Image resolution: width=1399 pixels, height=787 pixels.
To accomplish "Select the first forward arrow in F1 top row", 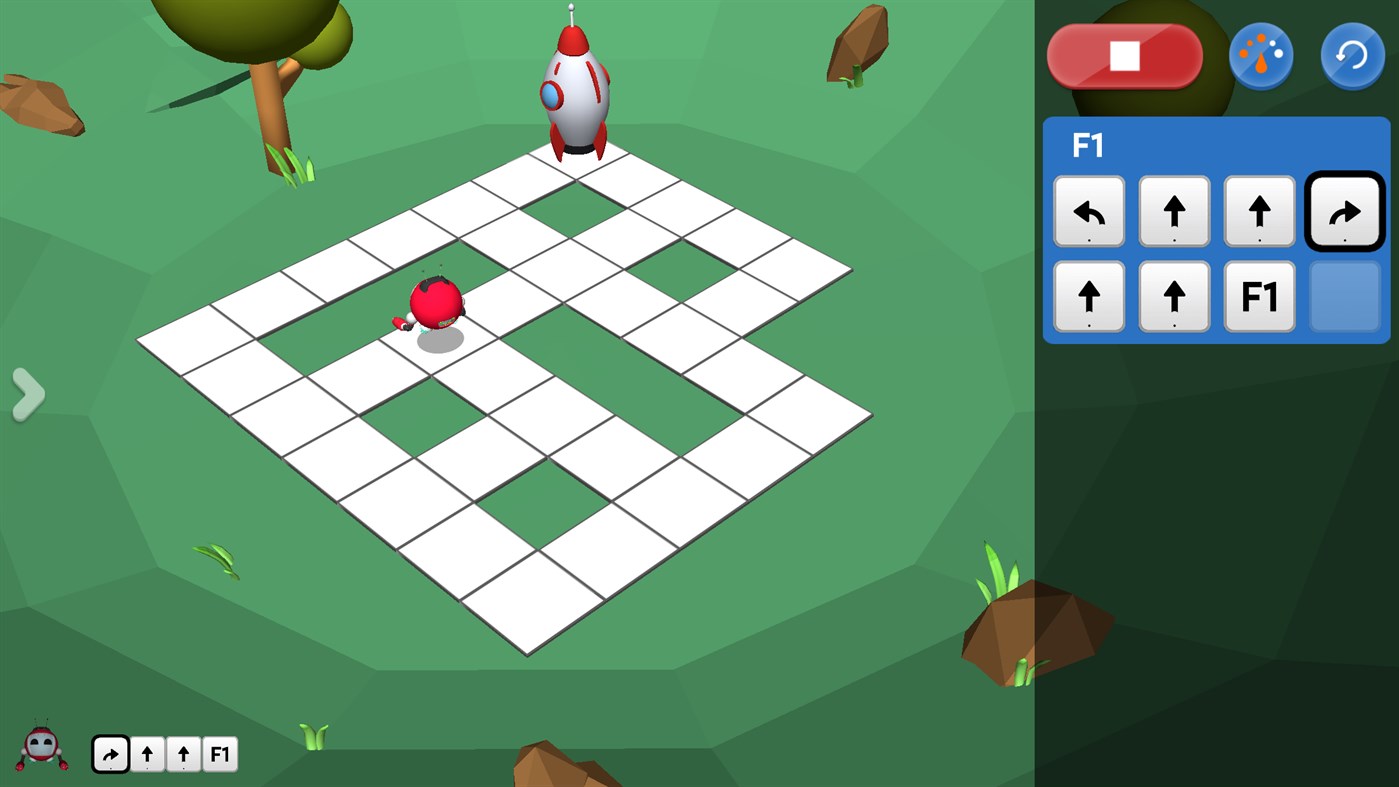I will click(x=1174, y=211).
